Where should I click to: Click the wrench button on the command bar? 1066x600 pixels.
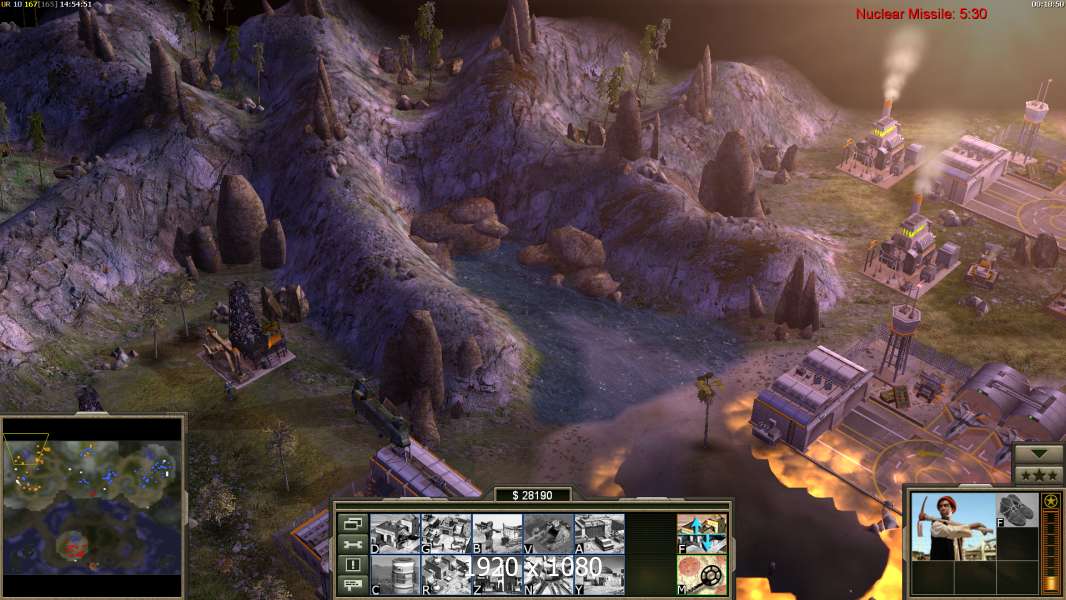tap(351, 544)
